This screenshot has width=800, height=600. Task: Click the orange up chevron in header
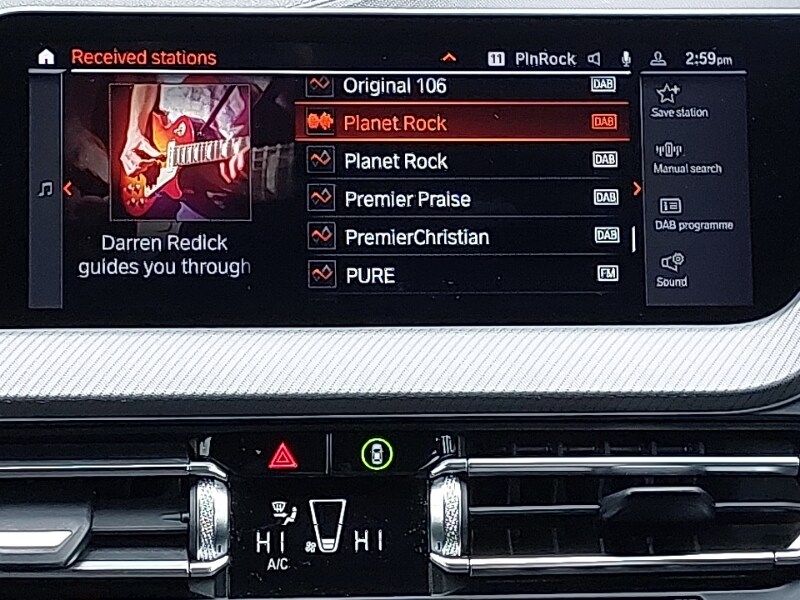tap(449, 58)
